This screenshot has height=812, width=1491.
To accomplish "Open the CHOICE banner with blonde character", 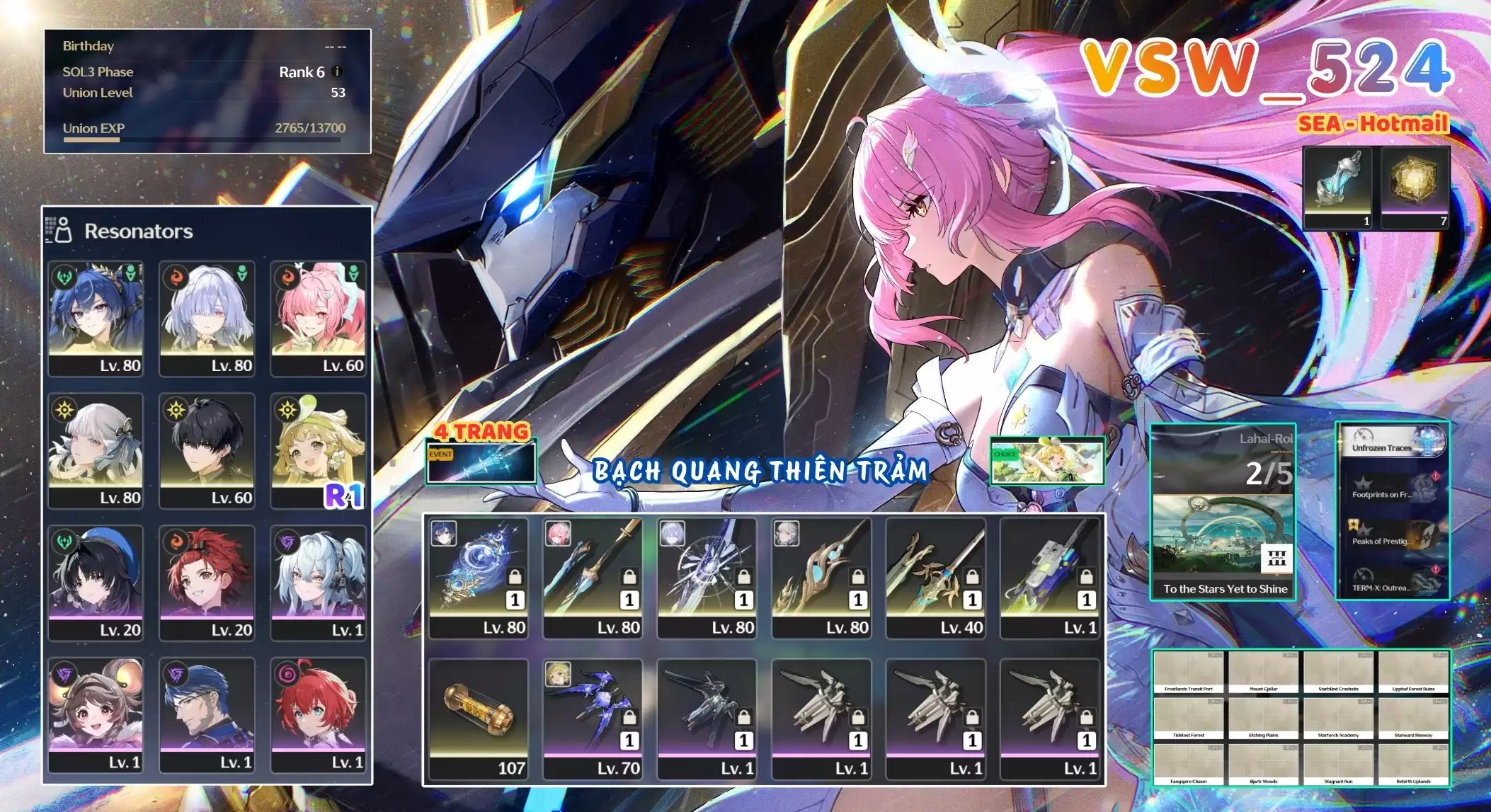I will point(1047,462).
